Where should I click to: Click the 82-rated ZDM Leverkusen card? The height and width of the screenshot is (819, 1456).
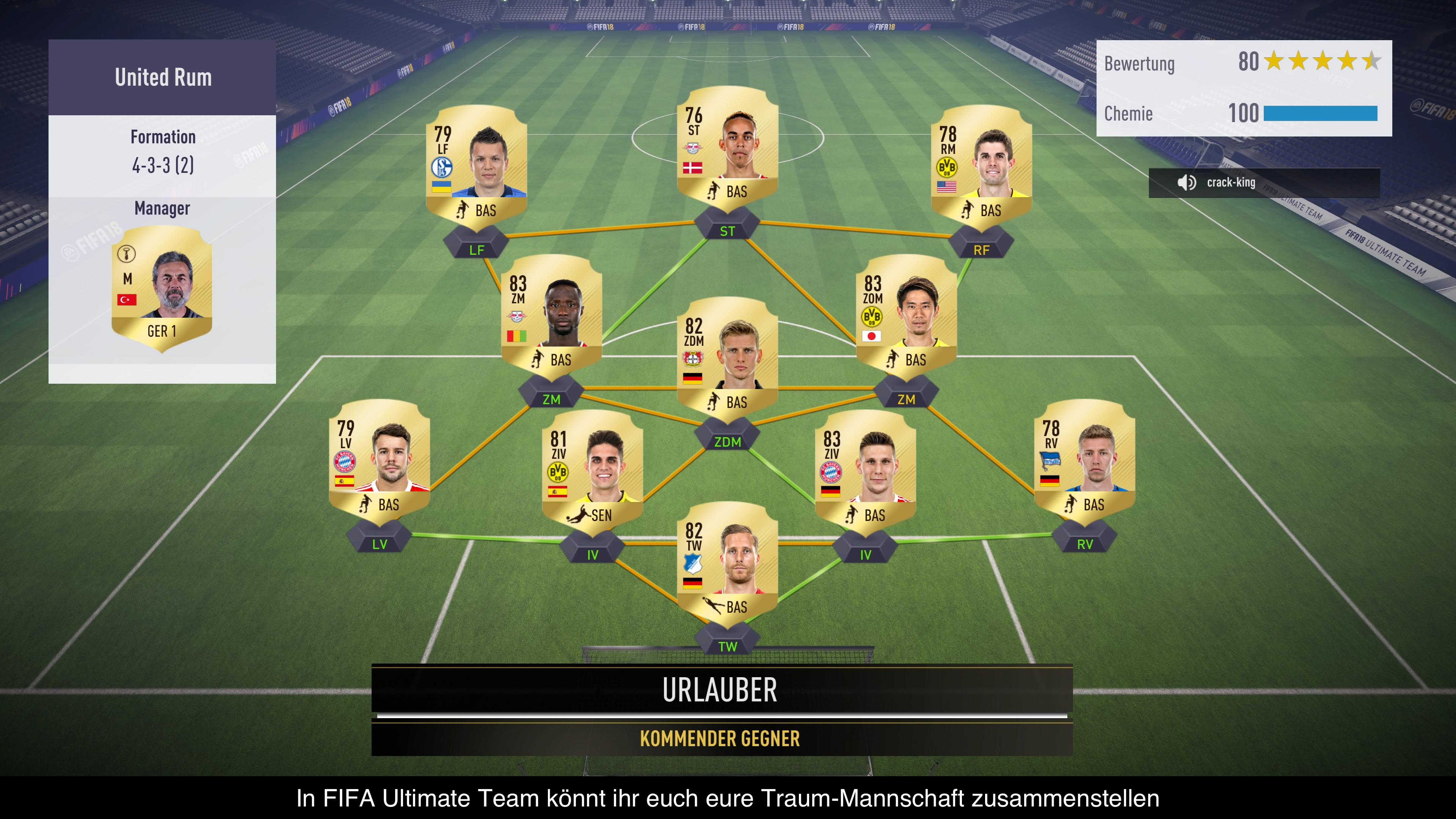point(728,359)
